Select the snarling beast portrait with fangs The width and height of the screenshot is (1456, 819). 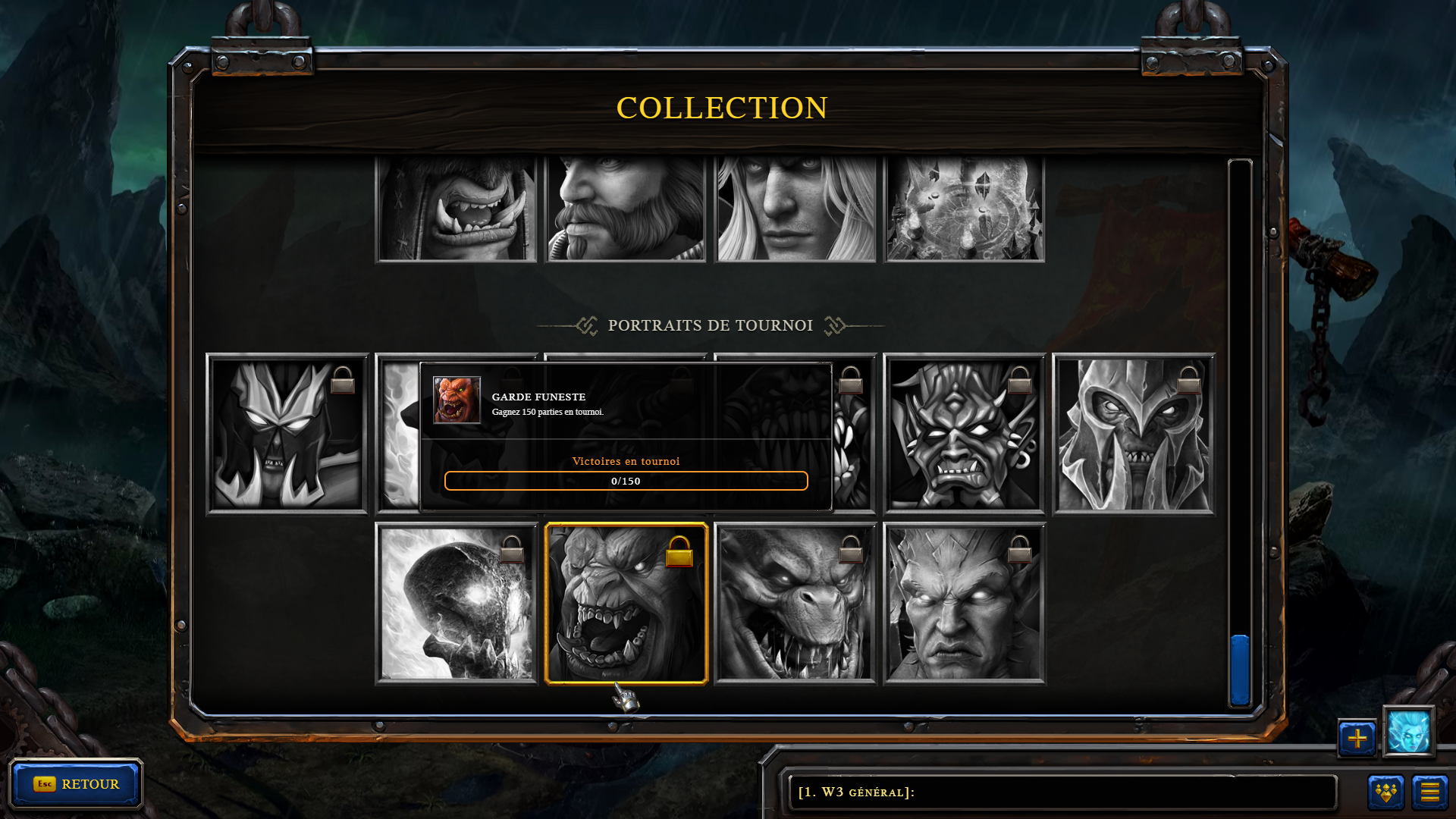point(795,604)
